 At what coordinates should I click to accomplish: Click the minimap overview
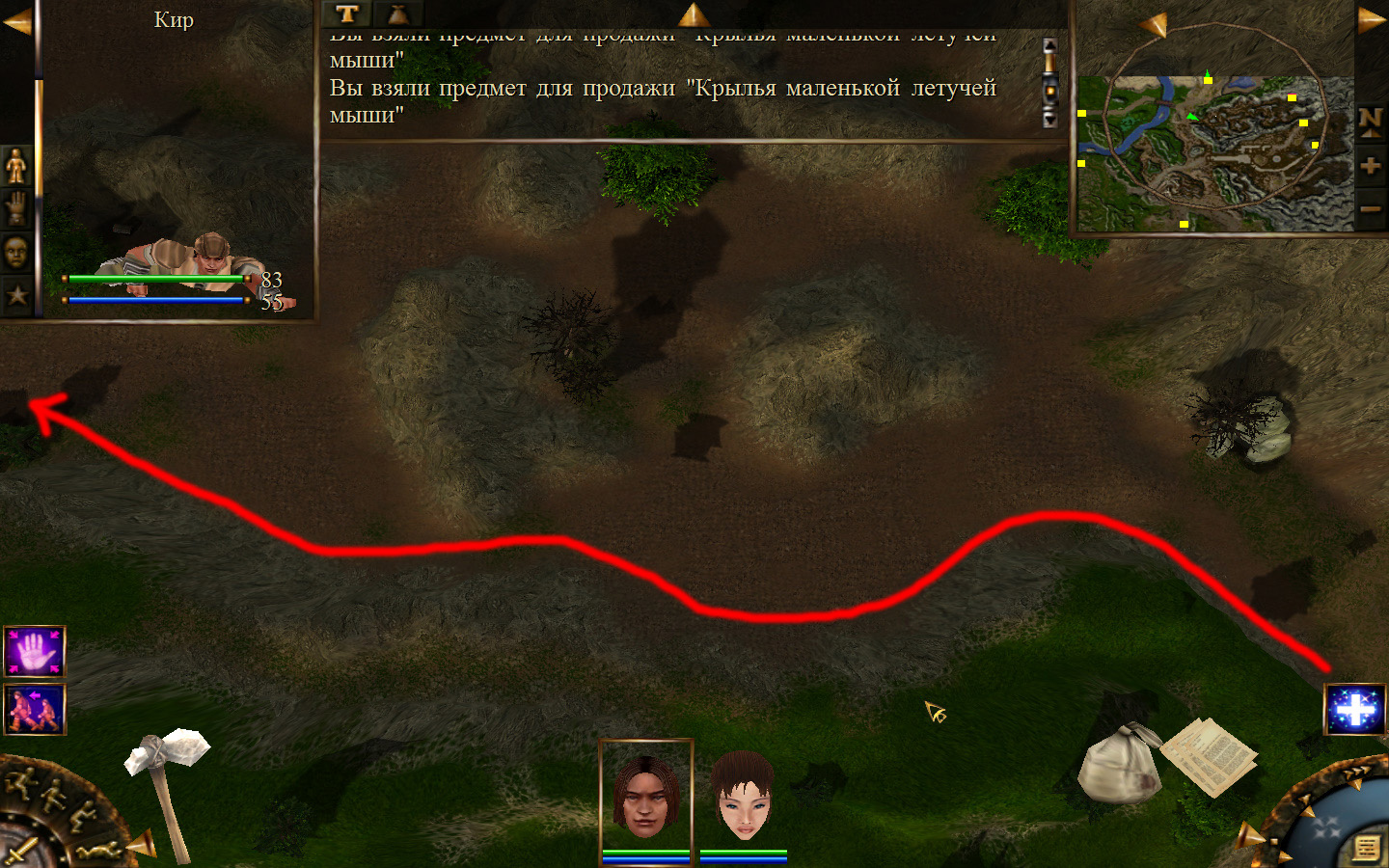click(1215, 152)
